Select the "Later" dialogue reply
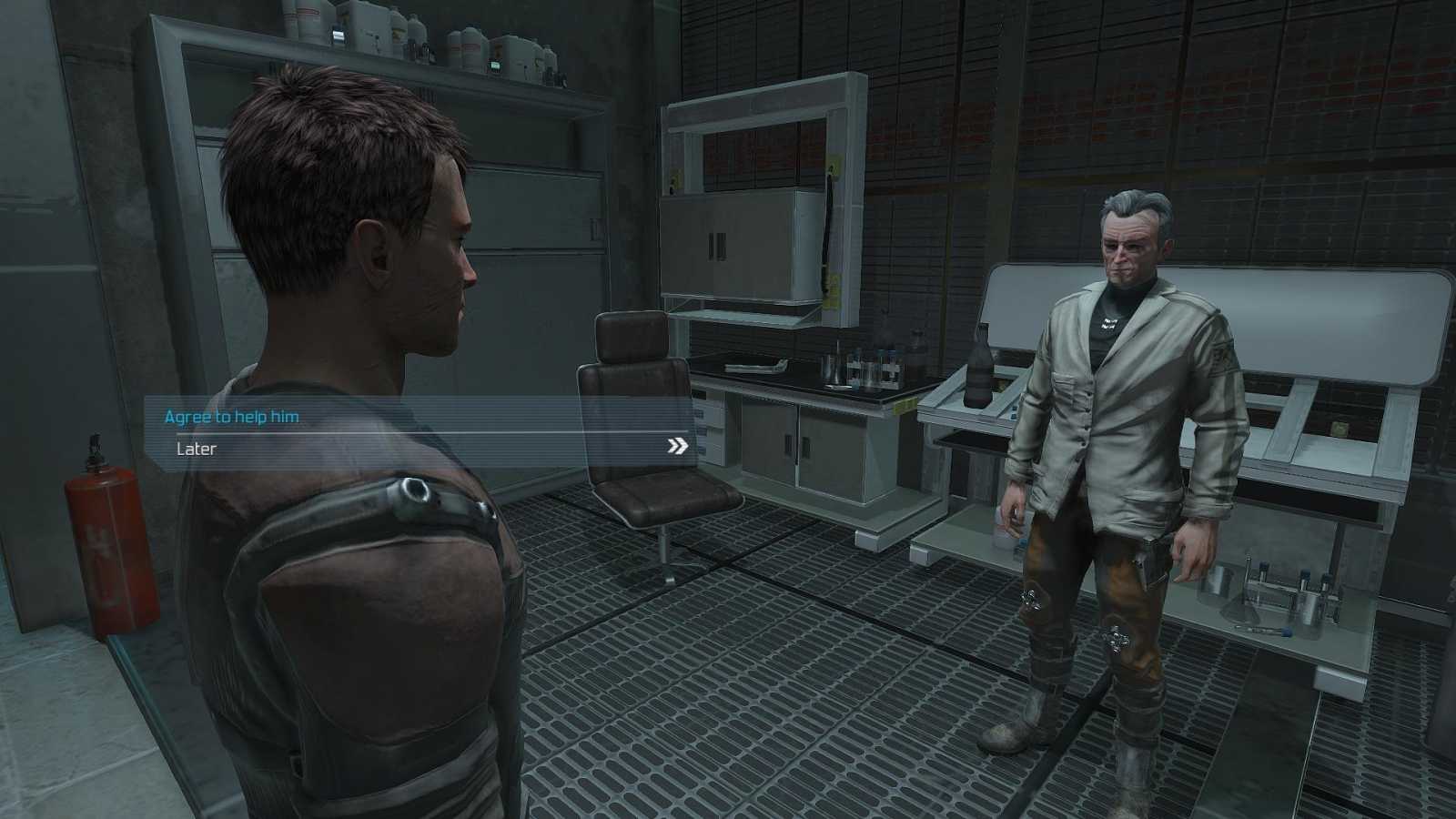1456x819 pixels. [x=197, y=449]
